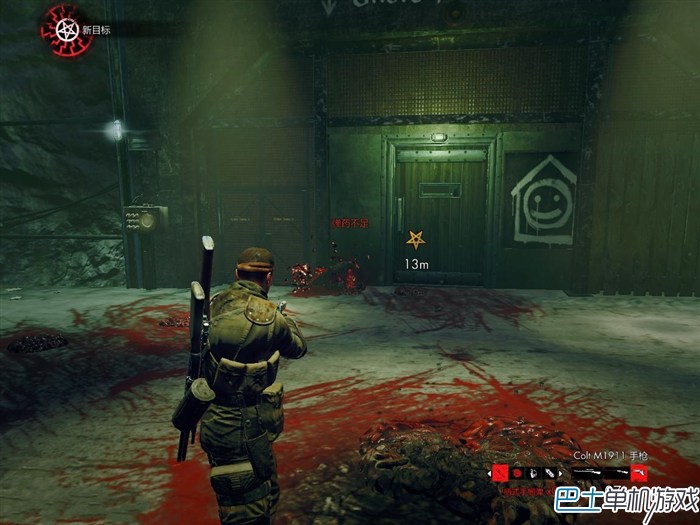Open the new objective pentagram notification
Screen dimensions: 700x525
pos(60,28)
